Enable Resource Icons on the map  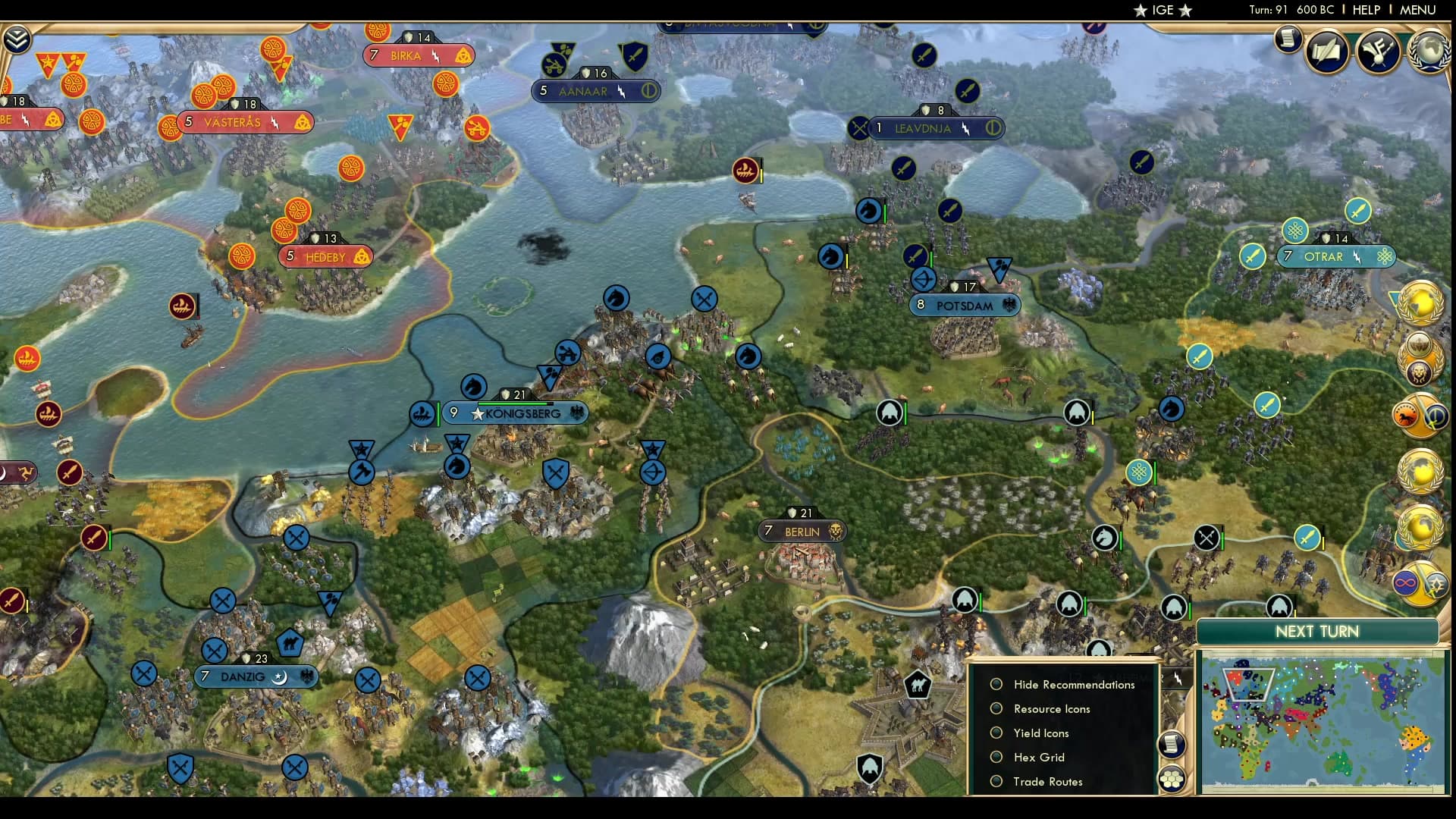996,708
